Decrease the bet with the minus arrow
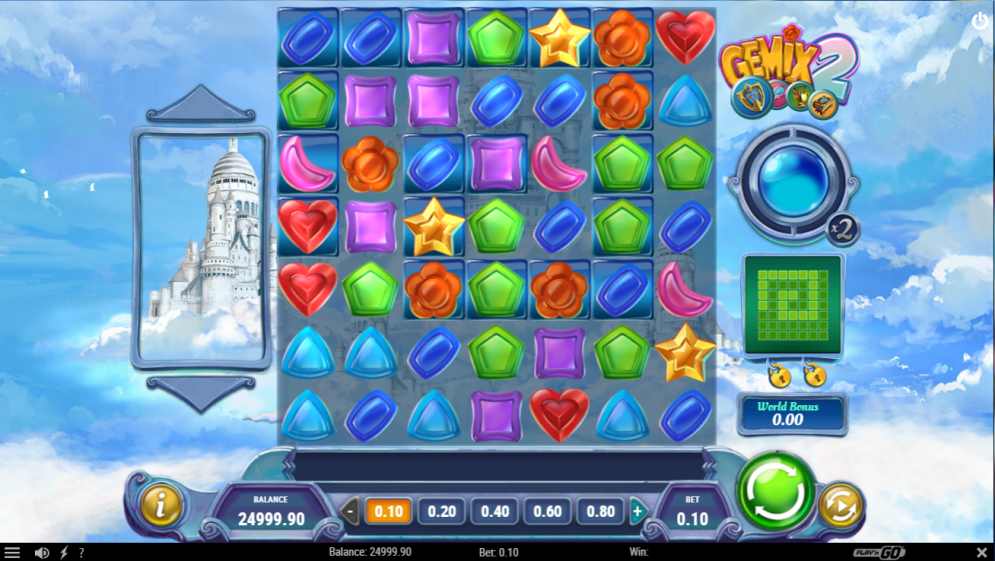 pos(350,512)
